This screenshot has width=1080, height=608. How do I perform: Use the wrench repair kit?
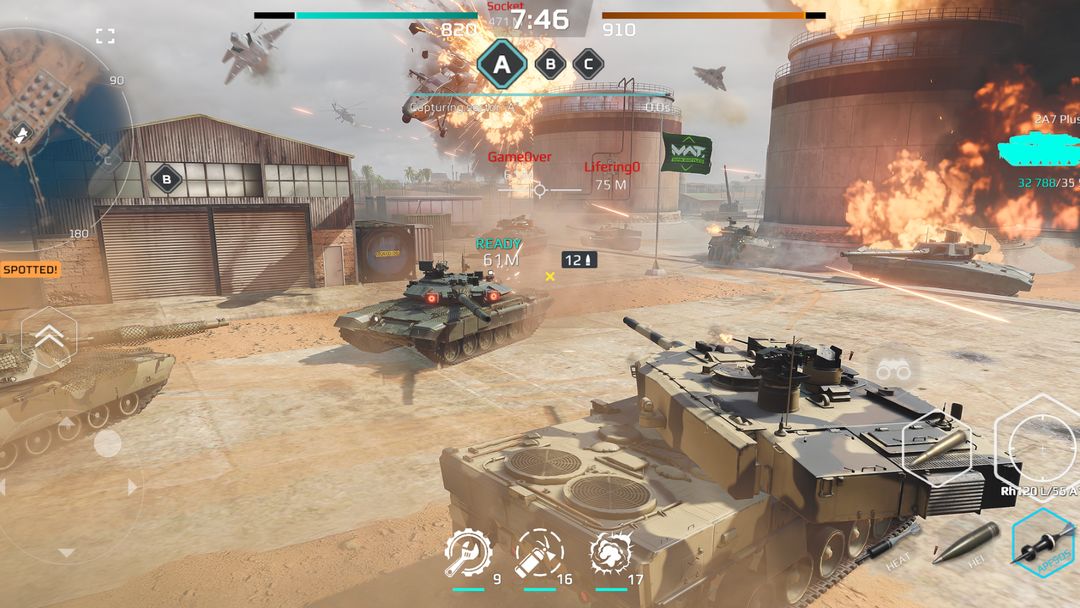468,552
